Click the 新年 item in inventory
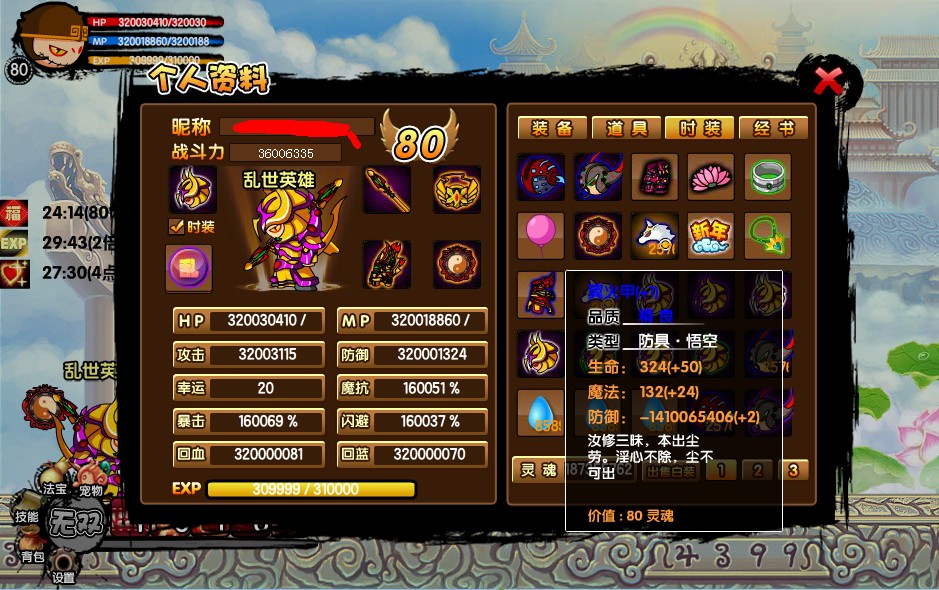The height and width of the screenshot is (590, 939). (x=711, y=235)
